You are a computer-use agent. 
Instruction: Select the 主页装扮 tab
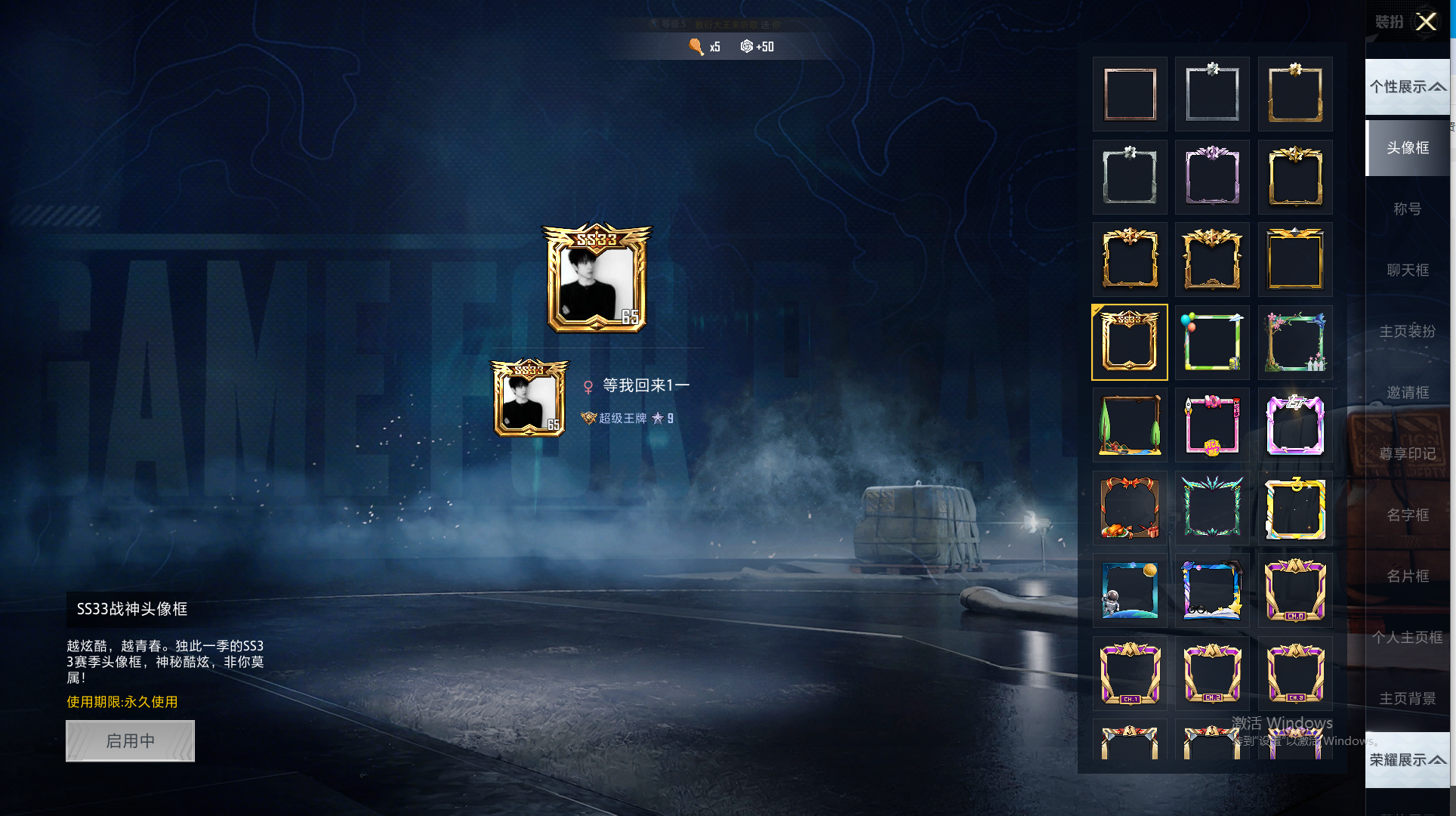click(1408, 331)
